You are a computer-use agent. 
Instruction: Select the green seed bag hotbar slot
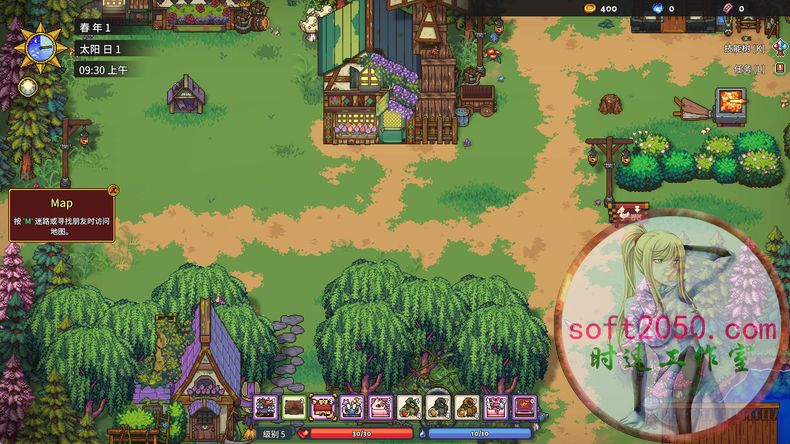(x=409, y=407)
